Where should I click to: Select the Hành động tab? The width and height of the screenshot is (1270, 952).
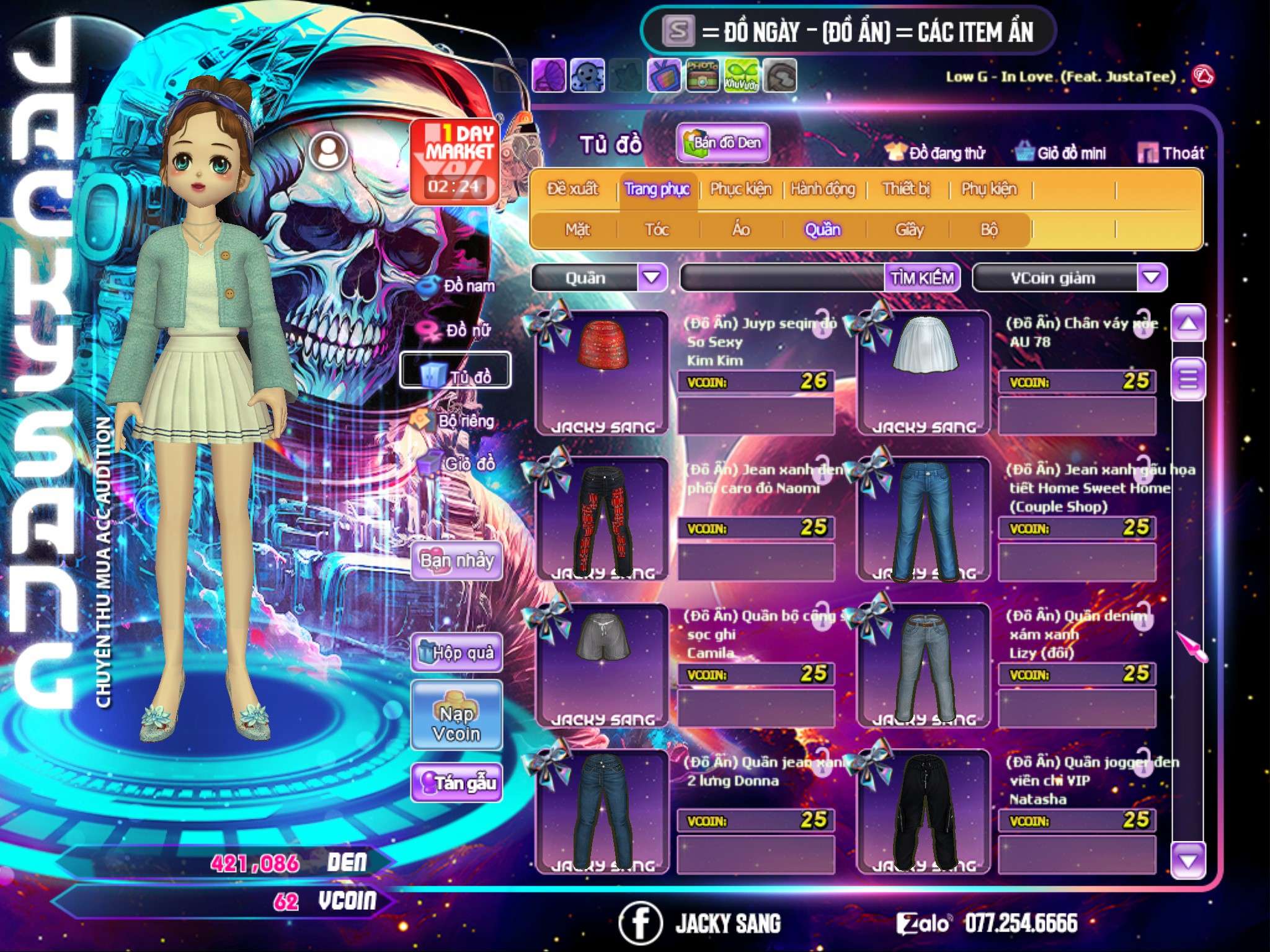tap(822, 189)
